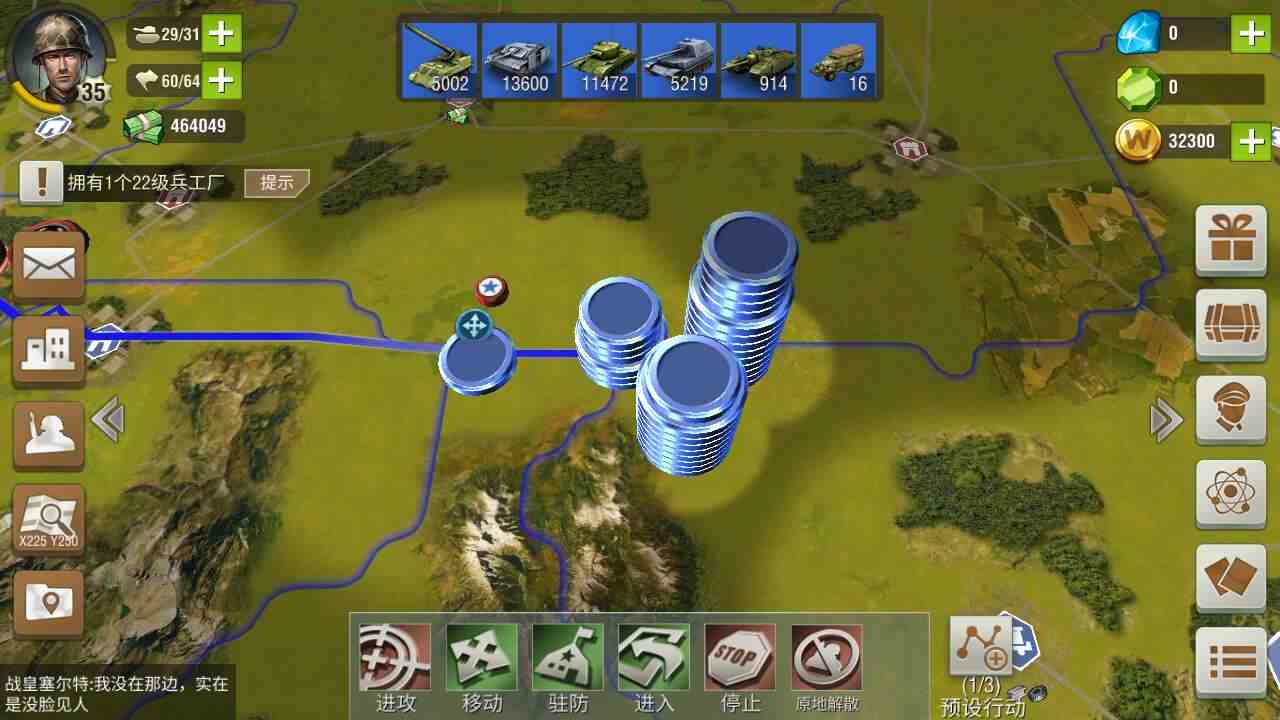
Task: Open the soldier troops menu icon
Action: point(48,434)
